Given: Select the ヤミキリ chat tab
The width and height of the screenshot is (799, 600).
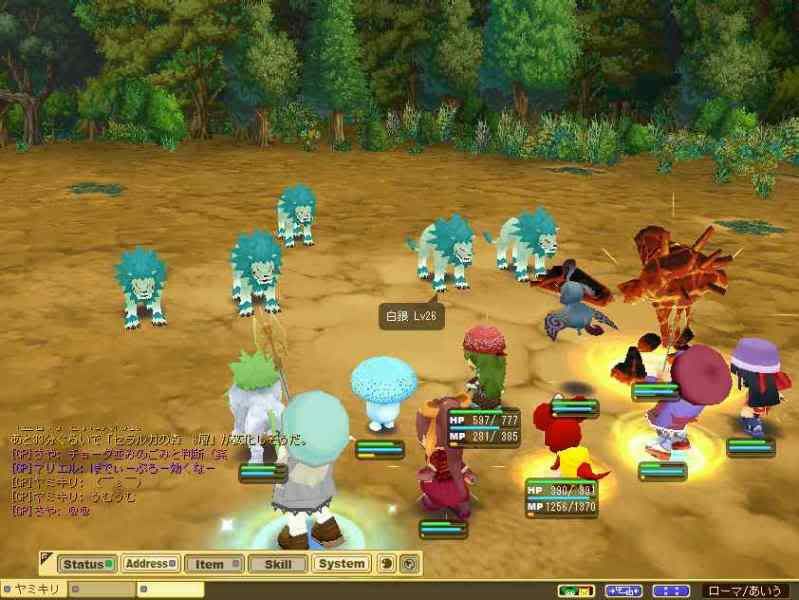Looking at the screenshot, I should (x=35, y=590).
